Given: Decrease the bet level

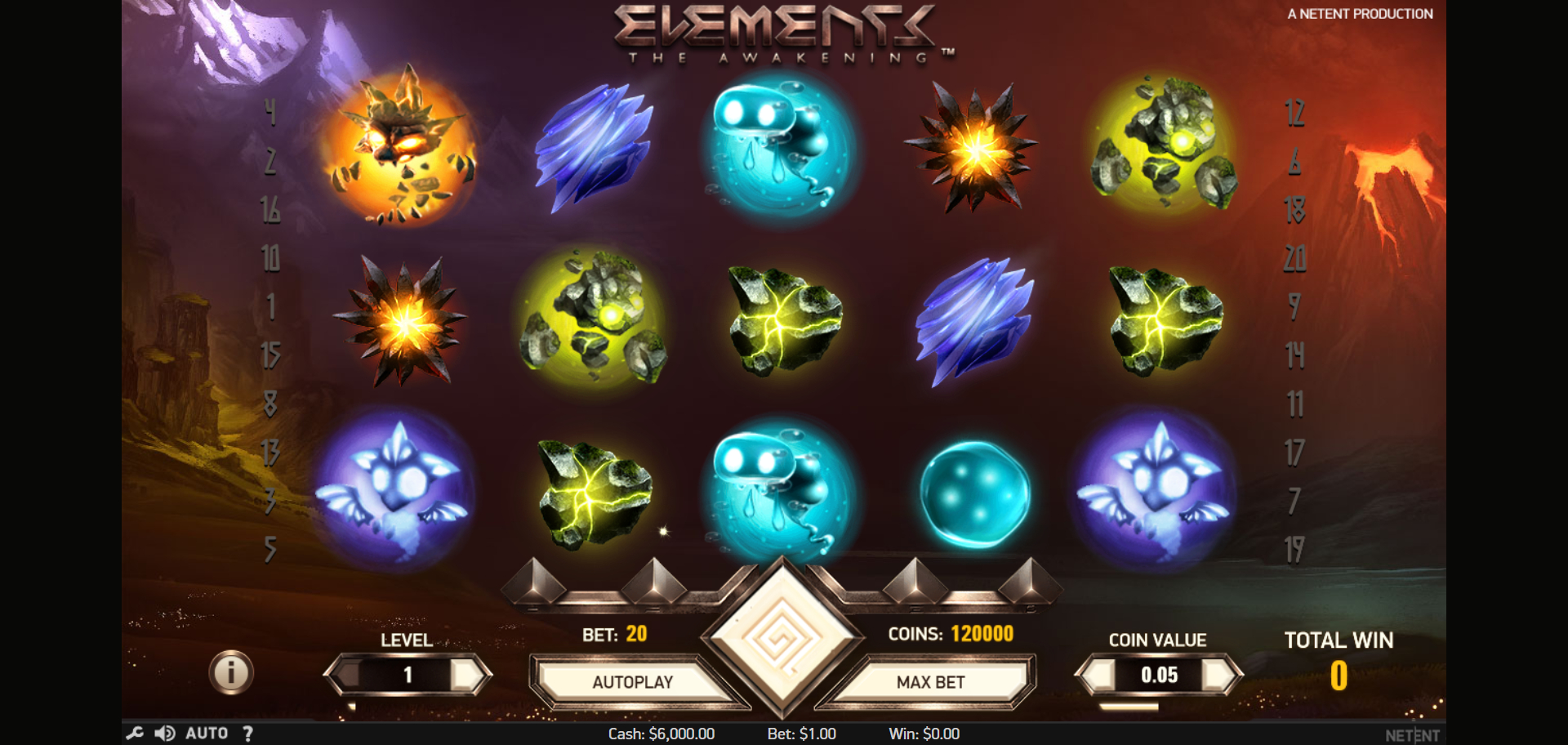Looking at the screenshot, I should tap(347, 675).
